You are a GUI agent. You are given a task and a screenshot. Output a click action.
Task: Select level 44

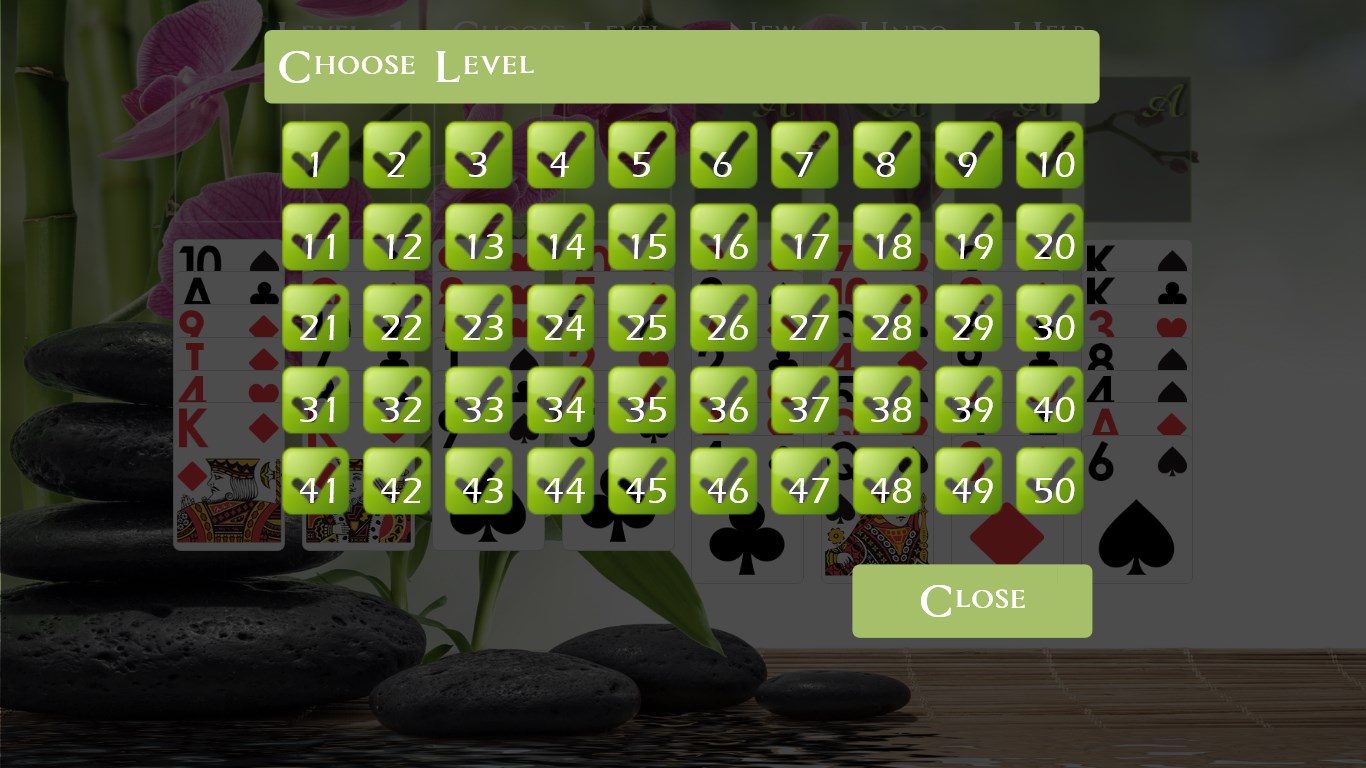point(560,482)
